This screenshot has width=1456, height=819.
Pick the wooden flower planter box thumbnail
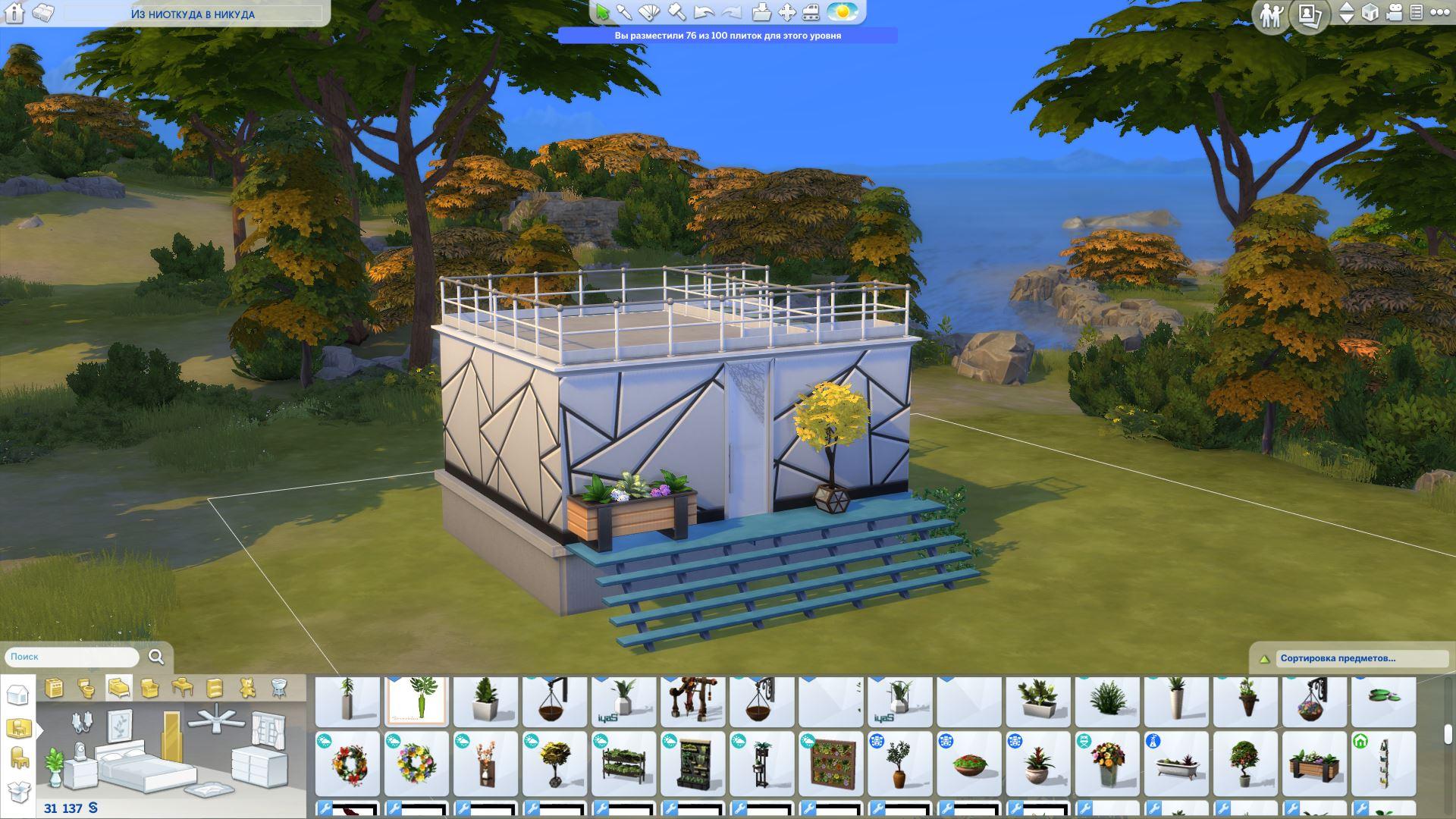(1313, 763)
